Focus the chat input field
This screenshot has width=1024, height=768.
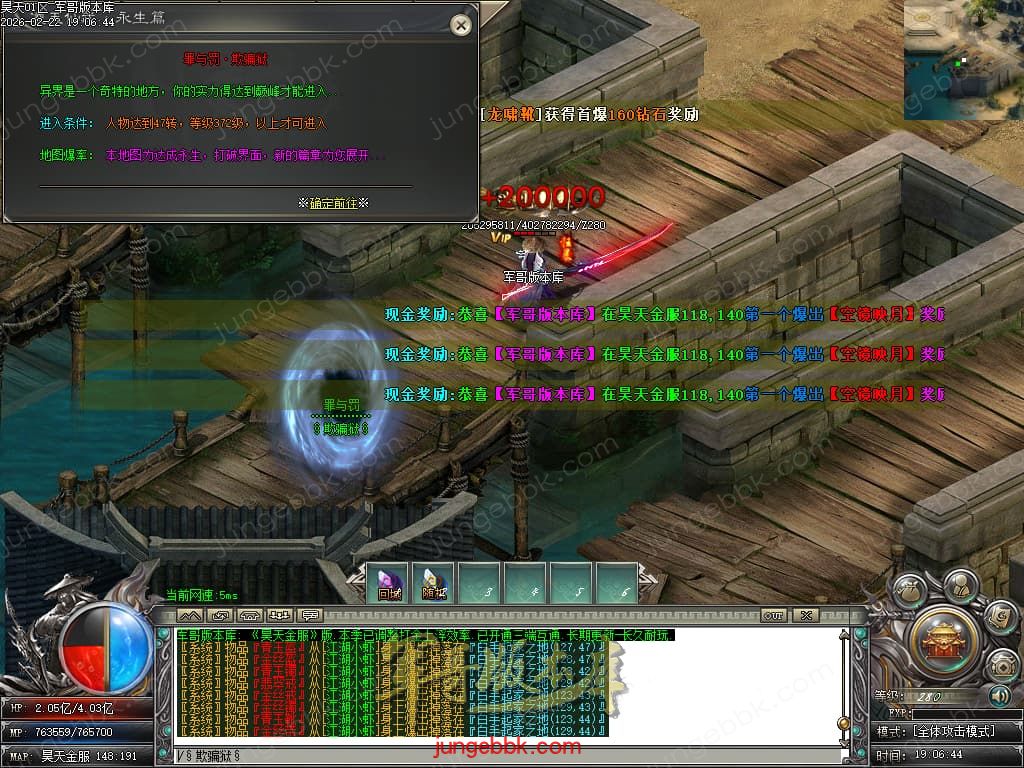[500, 755]
